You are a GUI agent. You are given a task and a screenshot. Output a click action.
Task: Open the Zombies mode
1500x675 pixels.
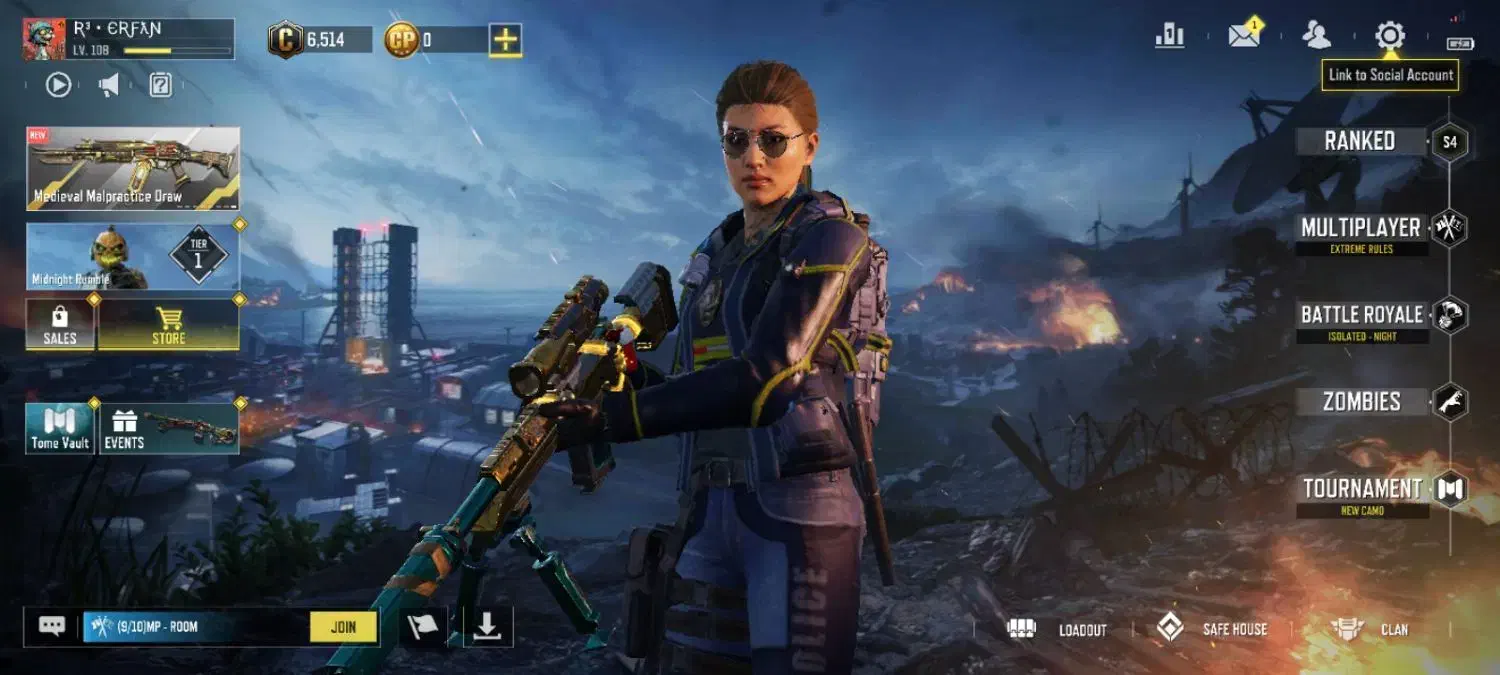pyautogui.click(x=1361, y=402)
